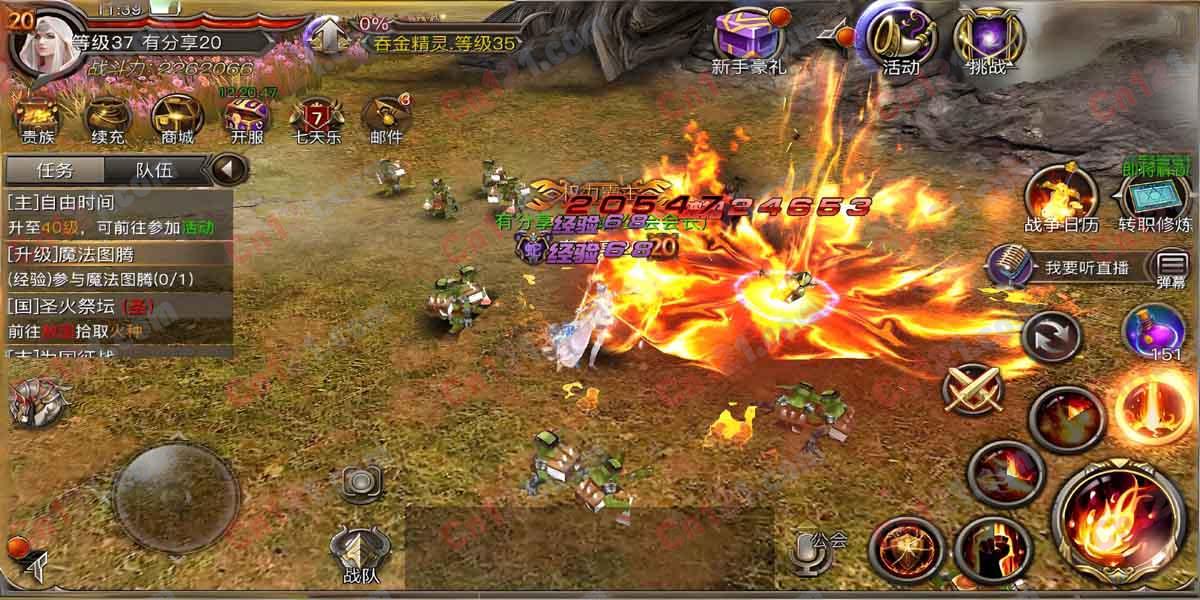Switch to the 队伍 team tab
Viewport: 1200px width, 600px height.
click(155, 170)
